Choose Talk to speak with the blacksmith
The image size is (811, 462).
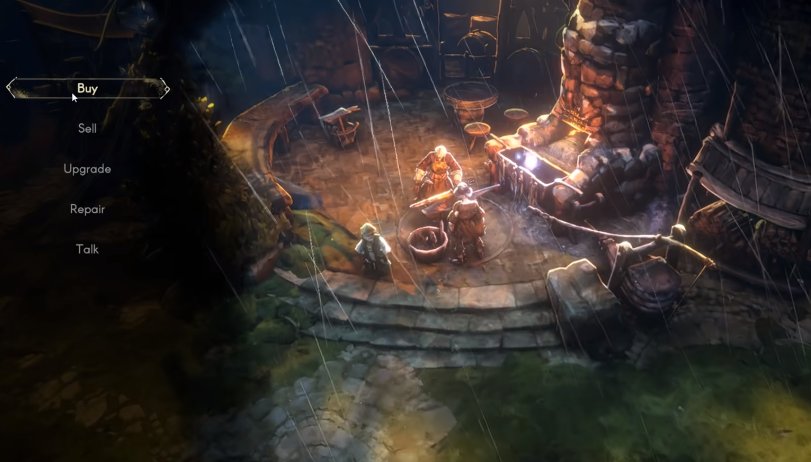coord(87,249)
